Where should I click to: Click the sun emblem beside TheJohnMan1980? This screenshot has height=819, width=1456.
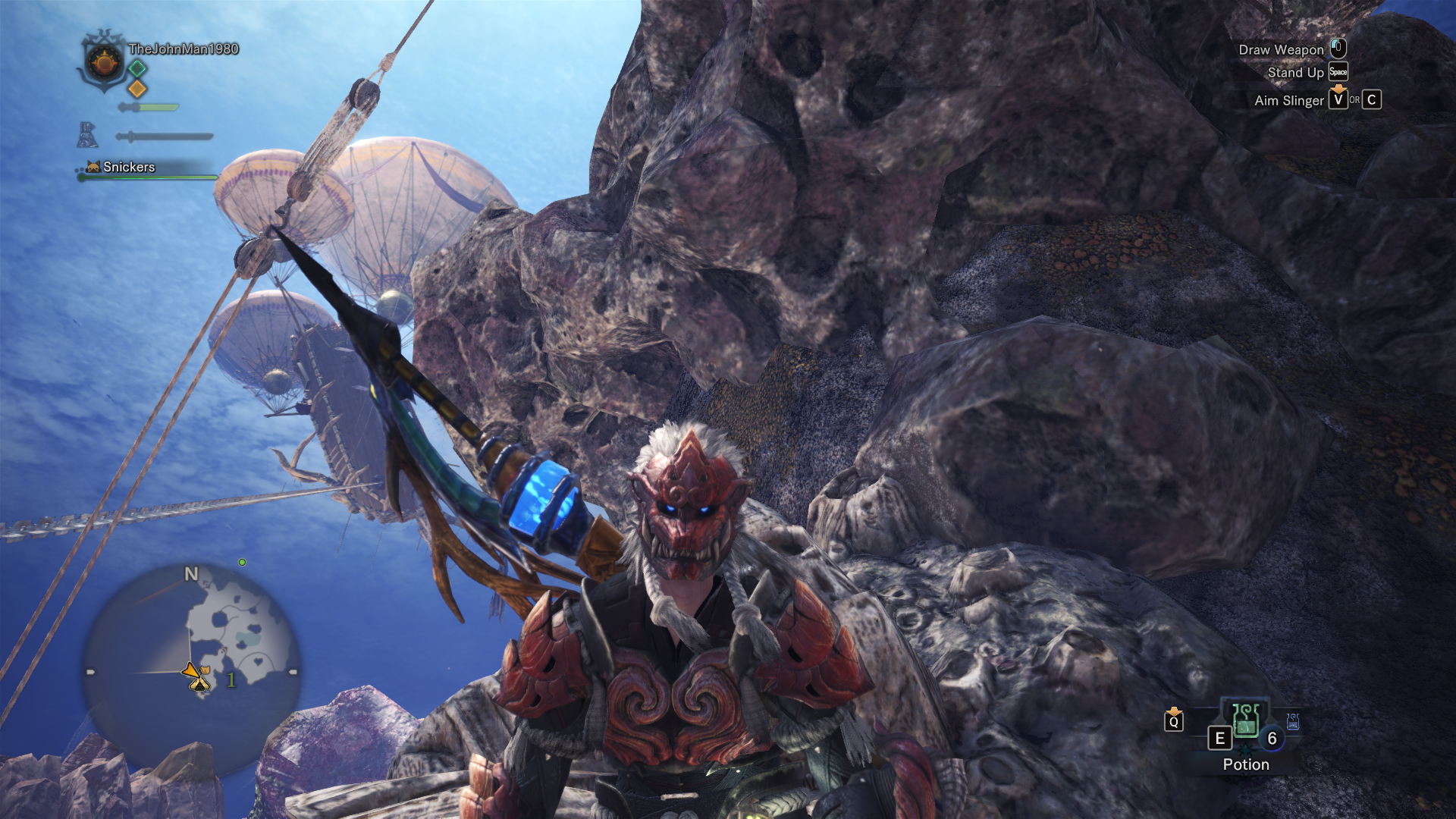tap(105, 61)
